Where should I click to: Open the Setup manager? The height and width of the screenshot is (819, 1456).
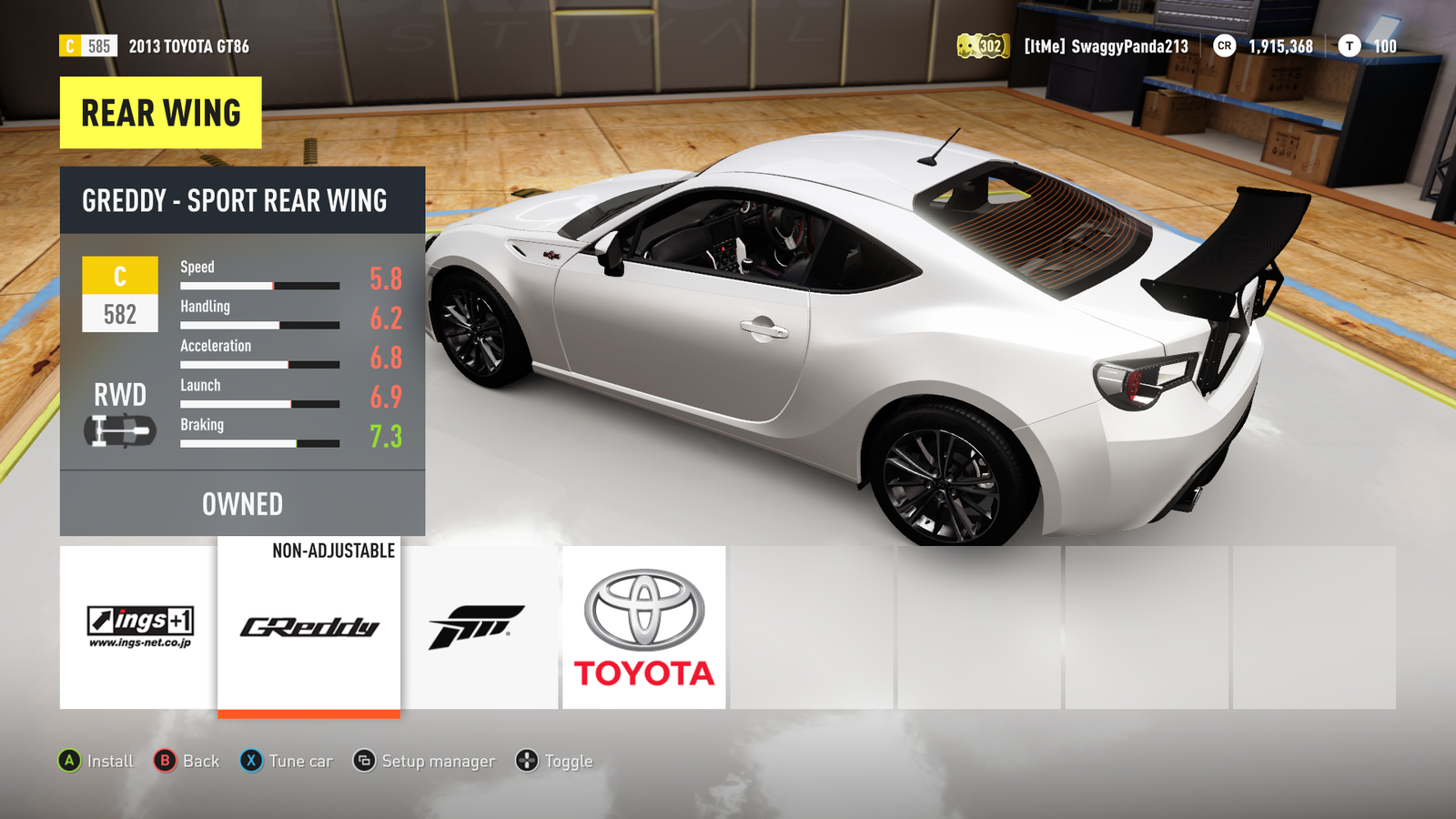[x=424, y=761]
